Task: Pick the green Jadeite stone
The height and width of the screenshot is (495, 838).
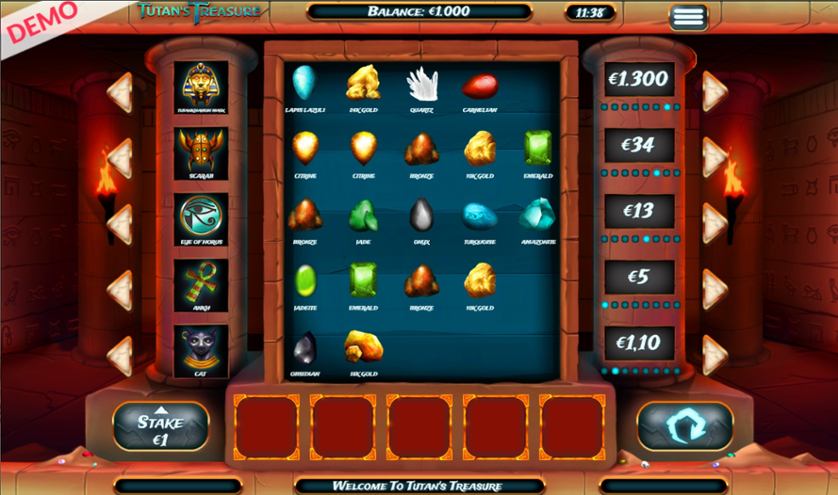Action: [304, 283]
